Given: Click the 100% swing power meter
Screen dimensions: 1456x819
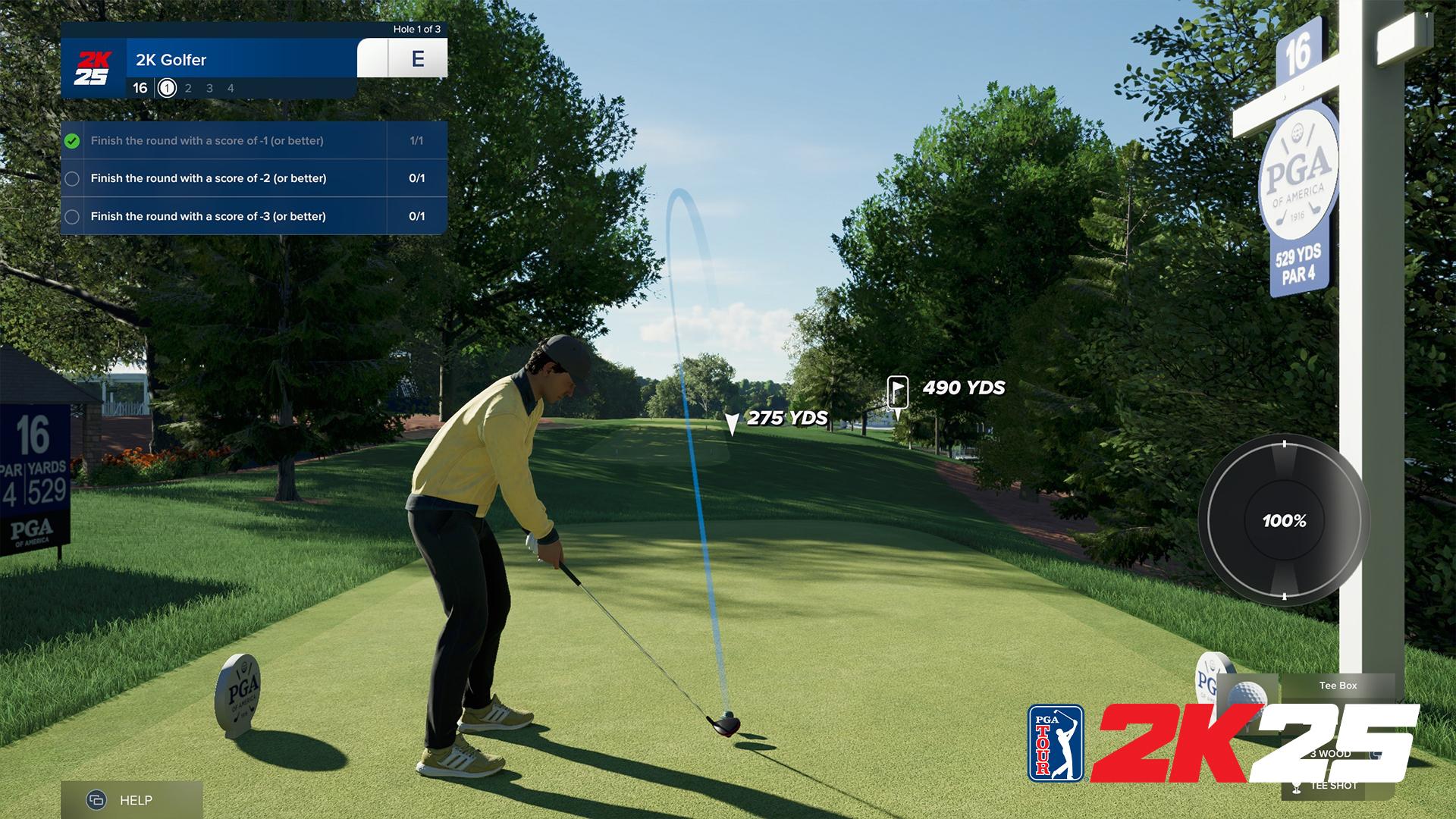Looking at the screenshot, I should pos(1284,520).
